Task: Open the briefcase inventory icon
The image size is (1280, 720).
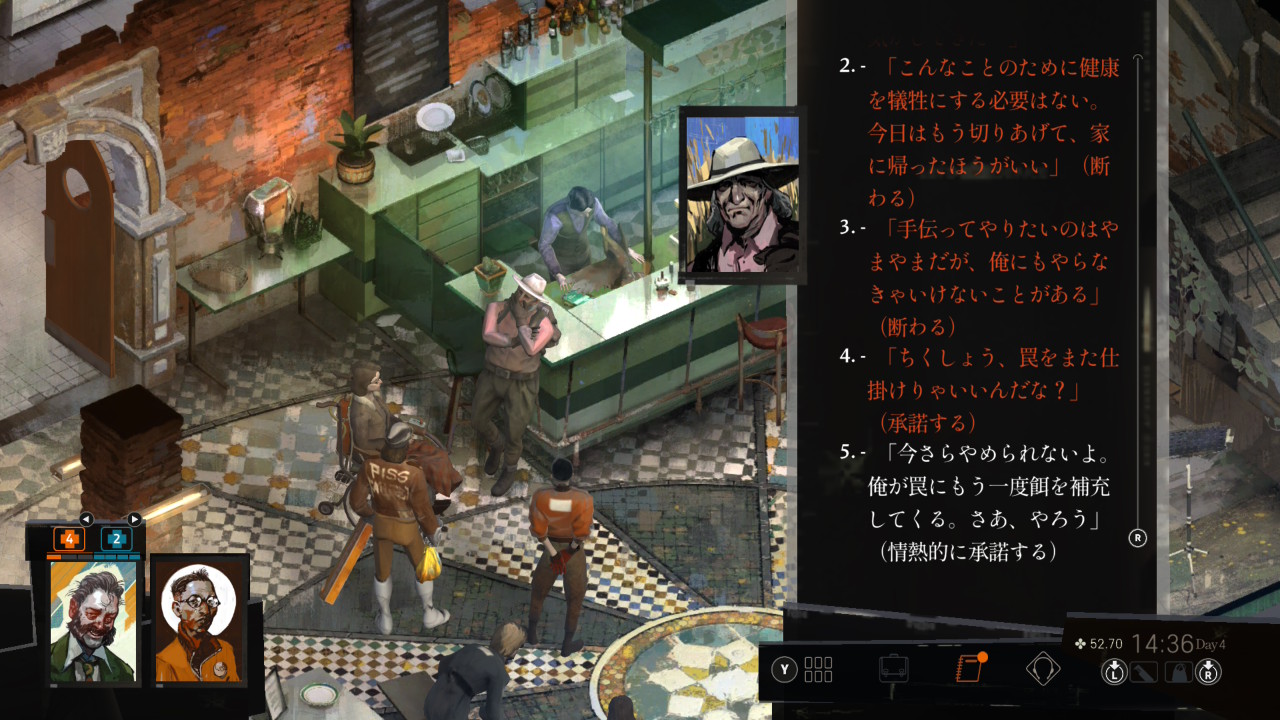Action: coord(893,668)
